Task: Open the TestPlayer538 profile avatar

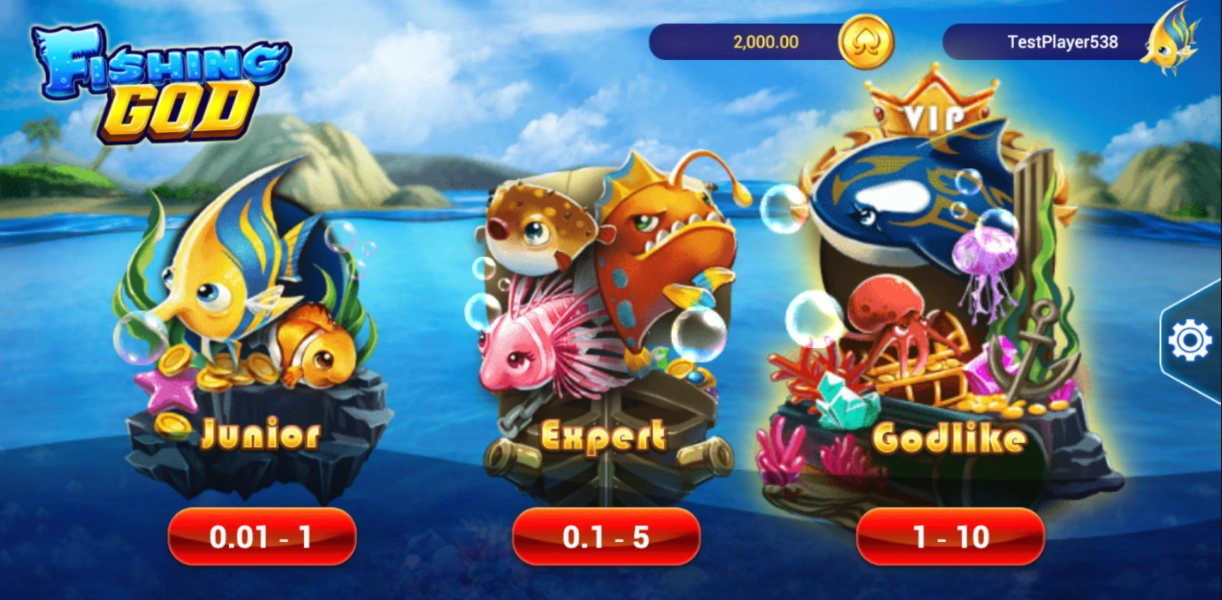Action: (x=1170, y=40)
